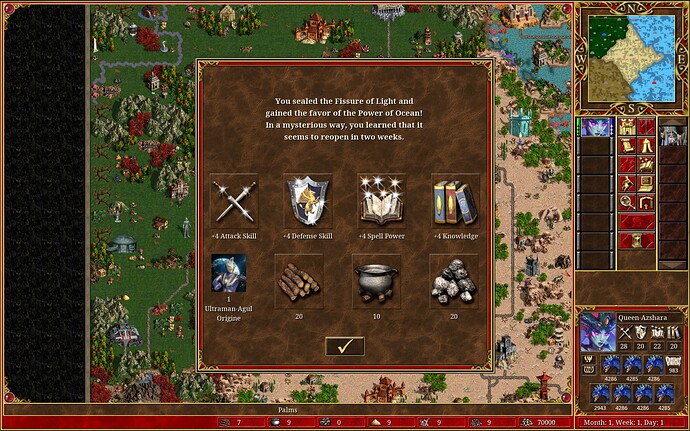Click the end turn hourglass button

point(637,240)
